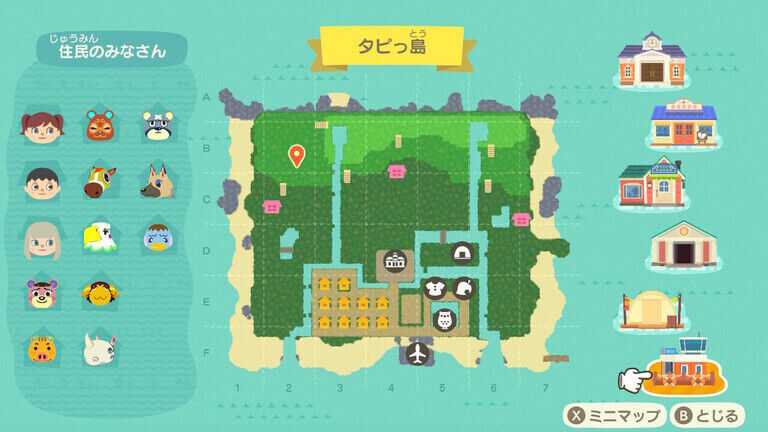768x432 pixels.
Task: Select the white eagle resident icon
Action: tap(99, 238)
